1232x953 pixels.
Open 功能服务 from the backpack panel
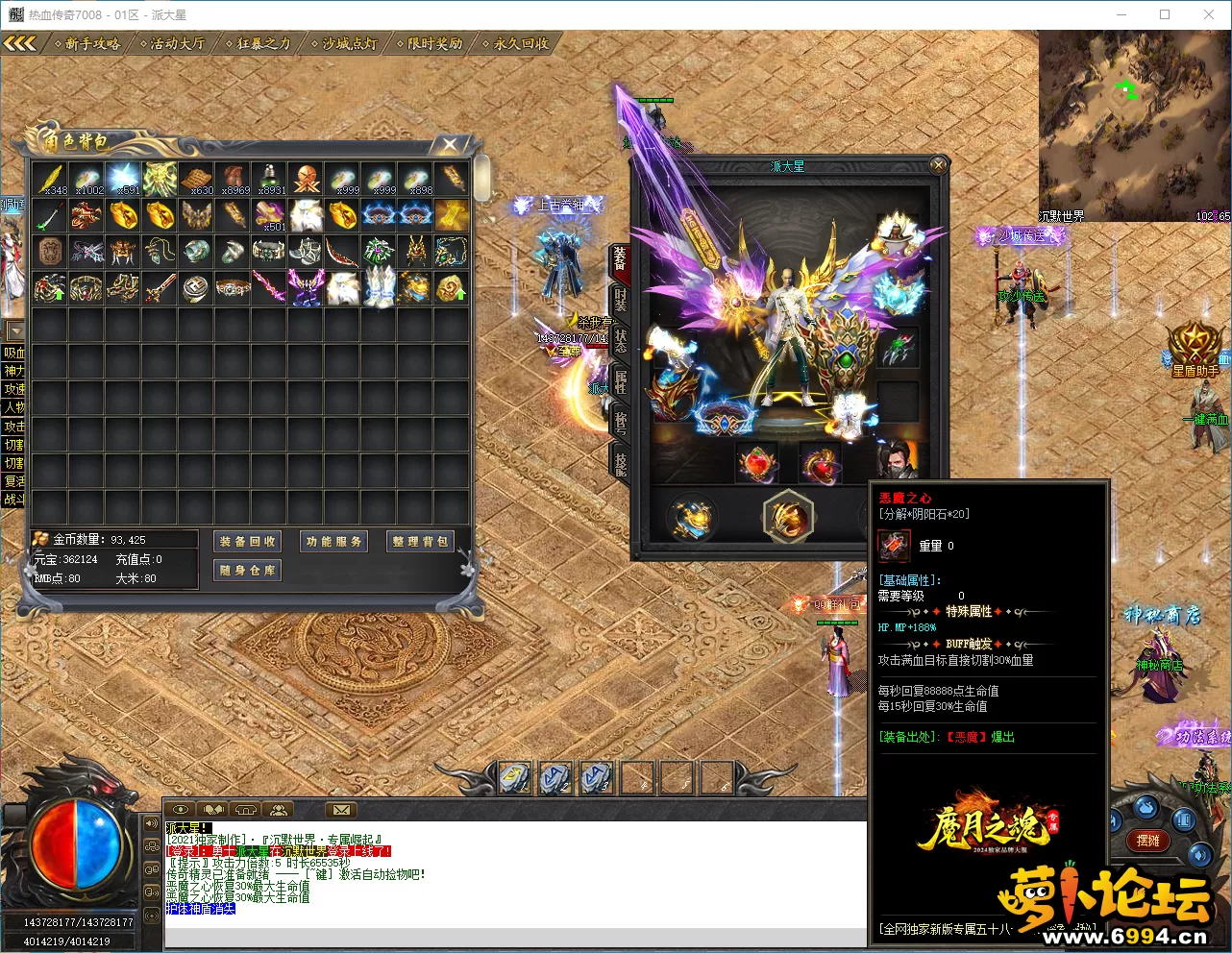pos(334,542)
